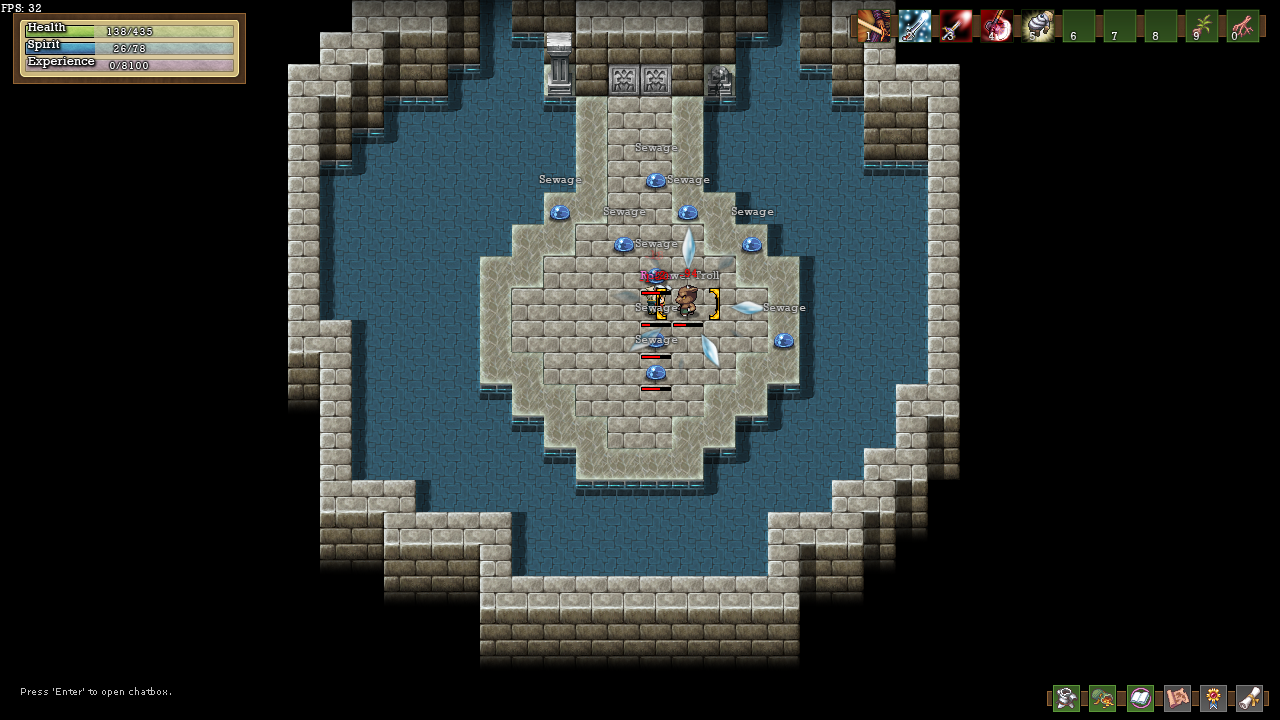The image size is (1280, 720).
Task: Open the medal ribbon menu
Action: point(1214,698)
